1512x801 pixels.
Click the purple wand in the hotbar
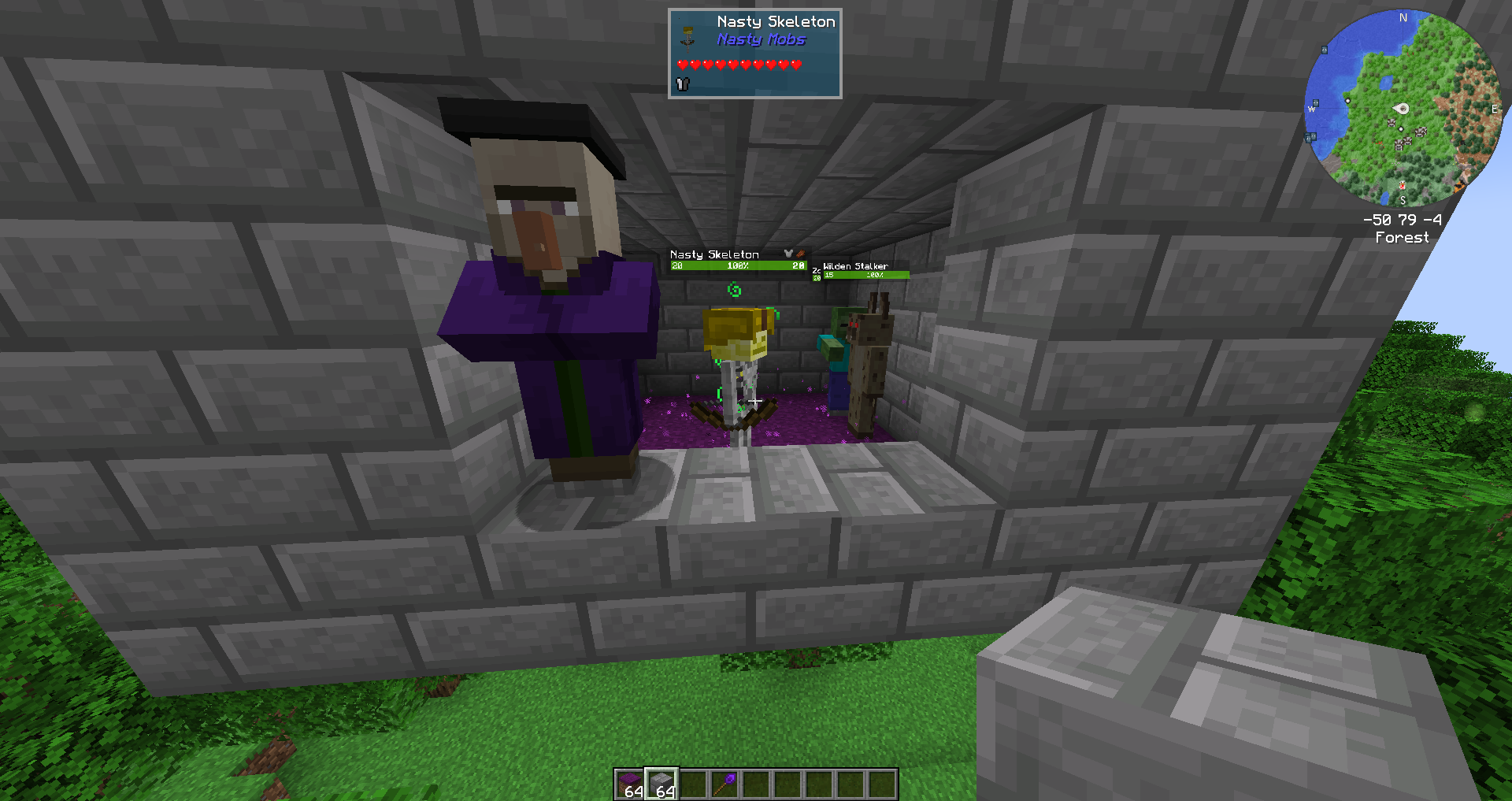pos(726,784)
